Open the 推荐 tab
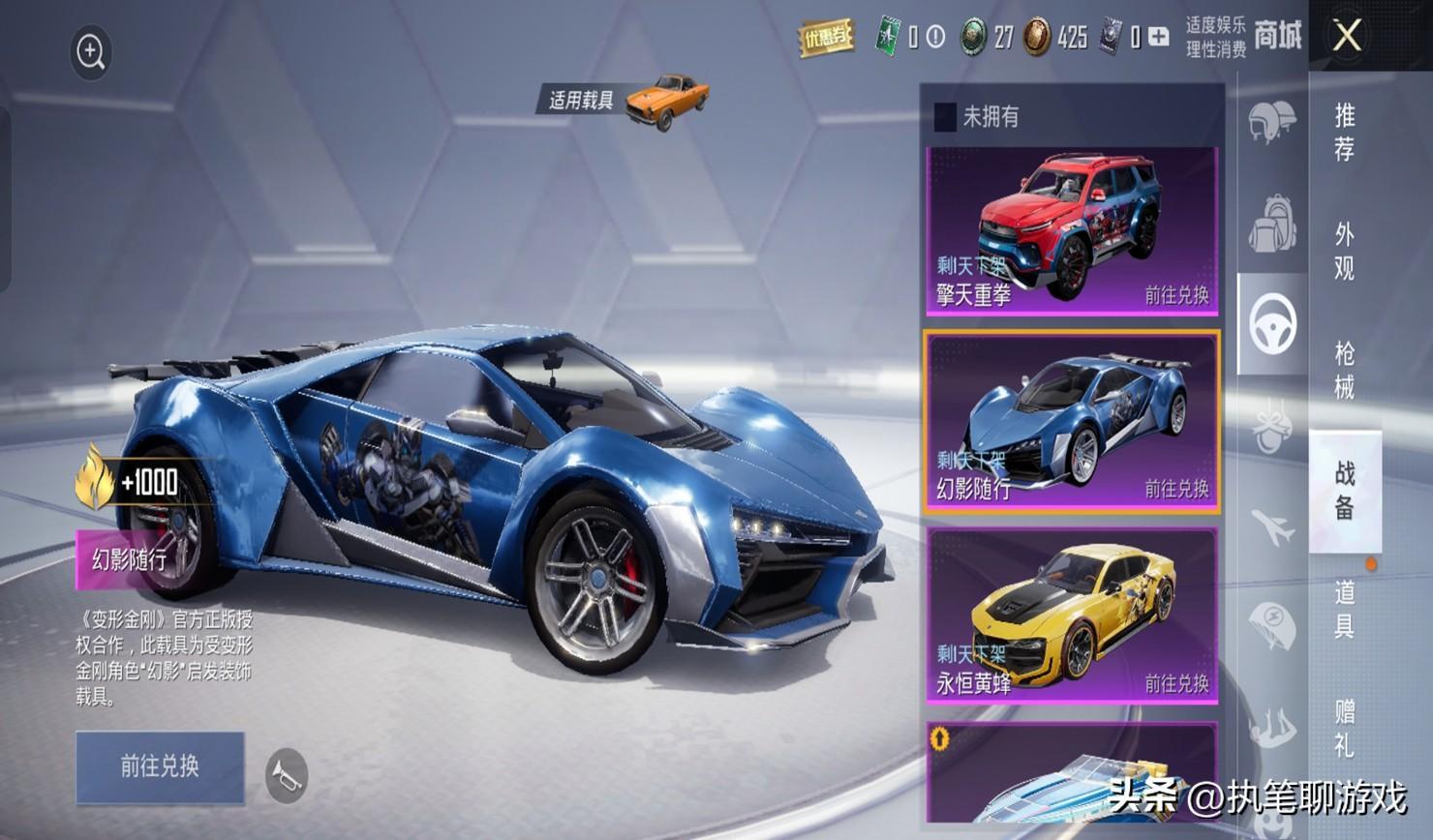Image resolution: width=1433 pixels, height=840 pixels. tap(1344, 133)
